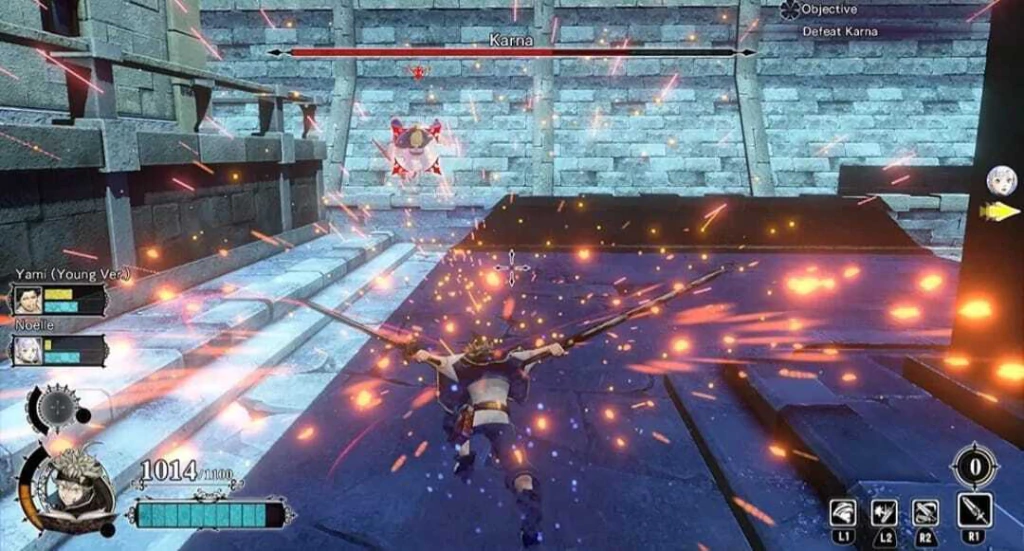Click the circular counter showing 0

(973, 467)
